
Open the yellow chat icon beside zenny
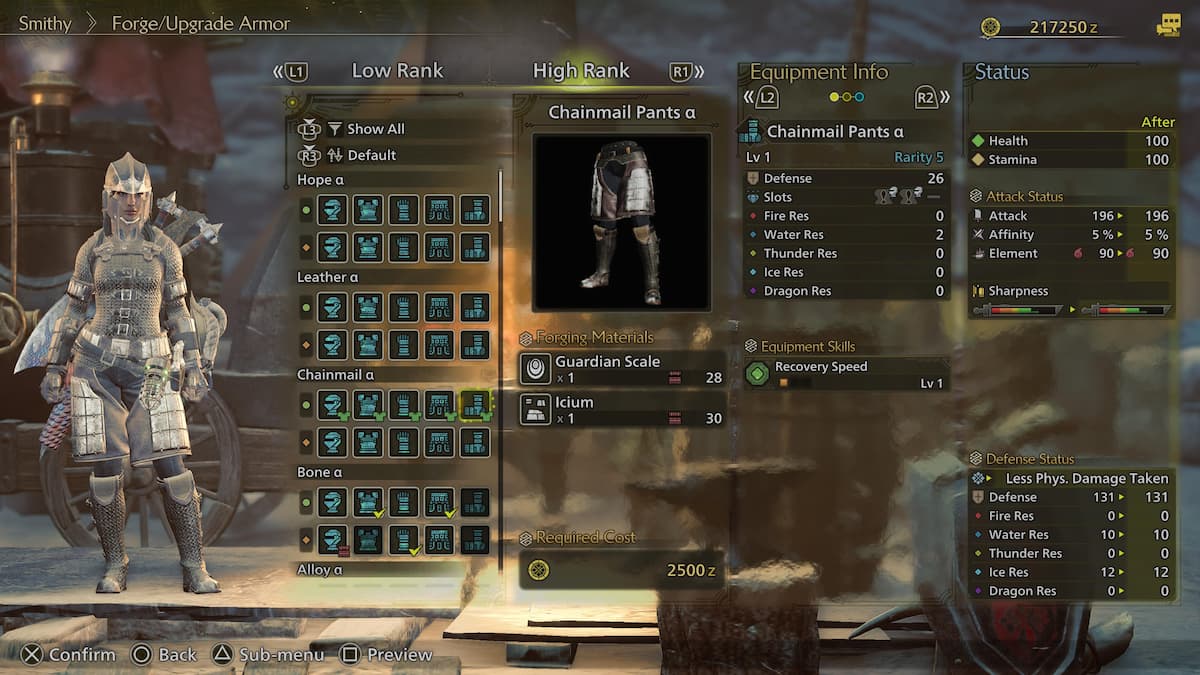pyautogui.click(x=1167, y=27)
